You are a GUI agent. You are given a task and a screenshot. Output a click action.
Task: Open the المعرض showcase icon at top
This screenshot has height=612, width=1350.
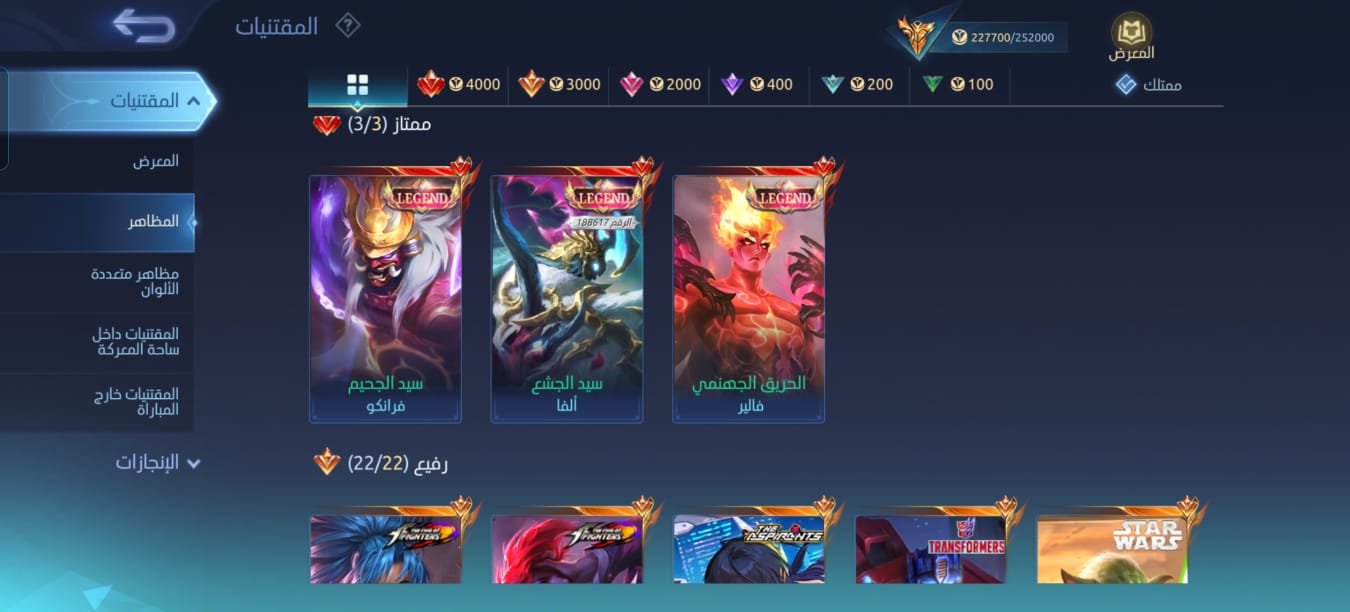[x=1131, y=36]
